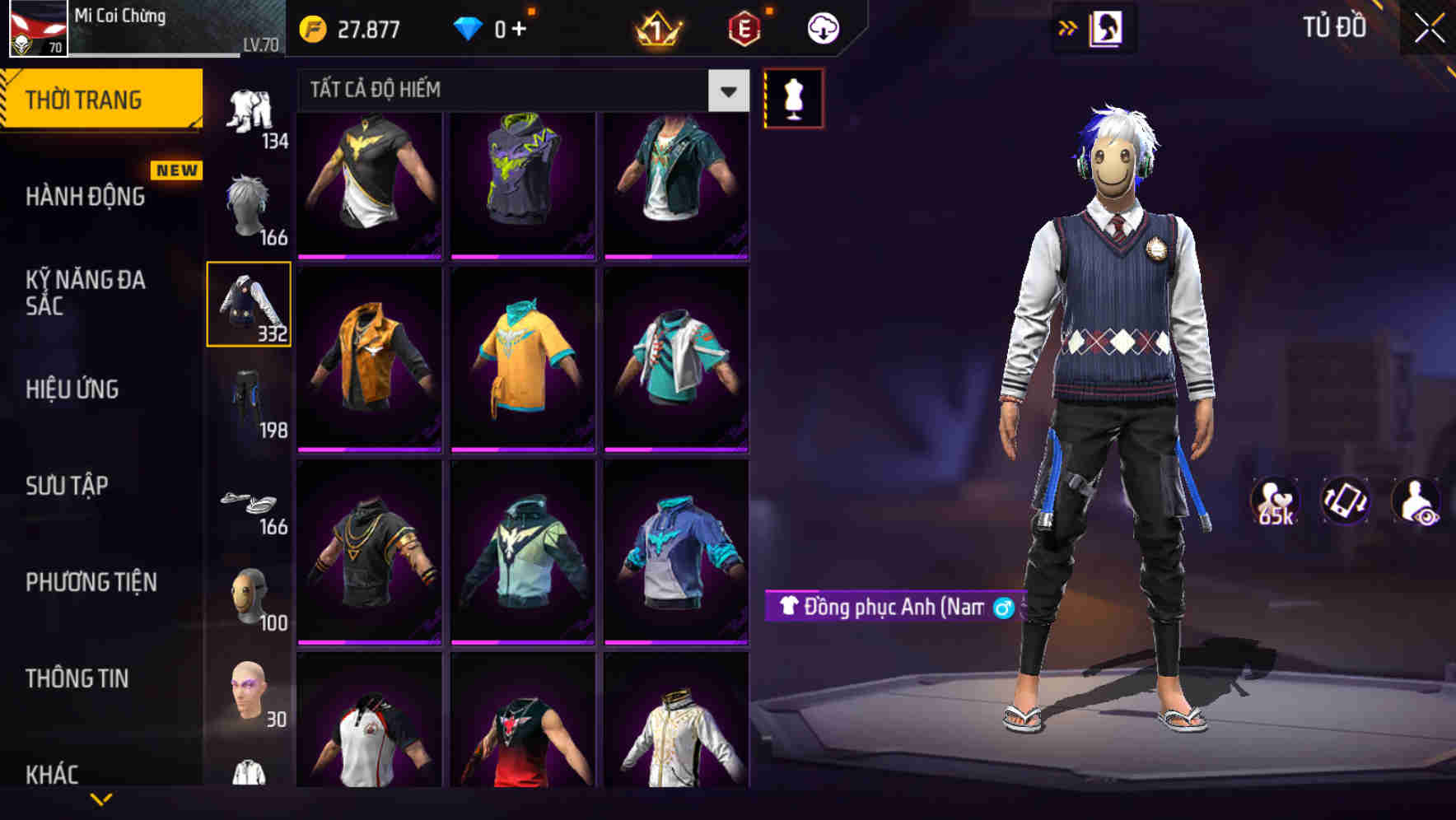
Task: Select the mannequin preview icon
Action: coord(793,96)
